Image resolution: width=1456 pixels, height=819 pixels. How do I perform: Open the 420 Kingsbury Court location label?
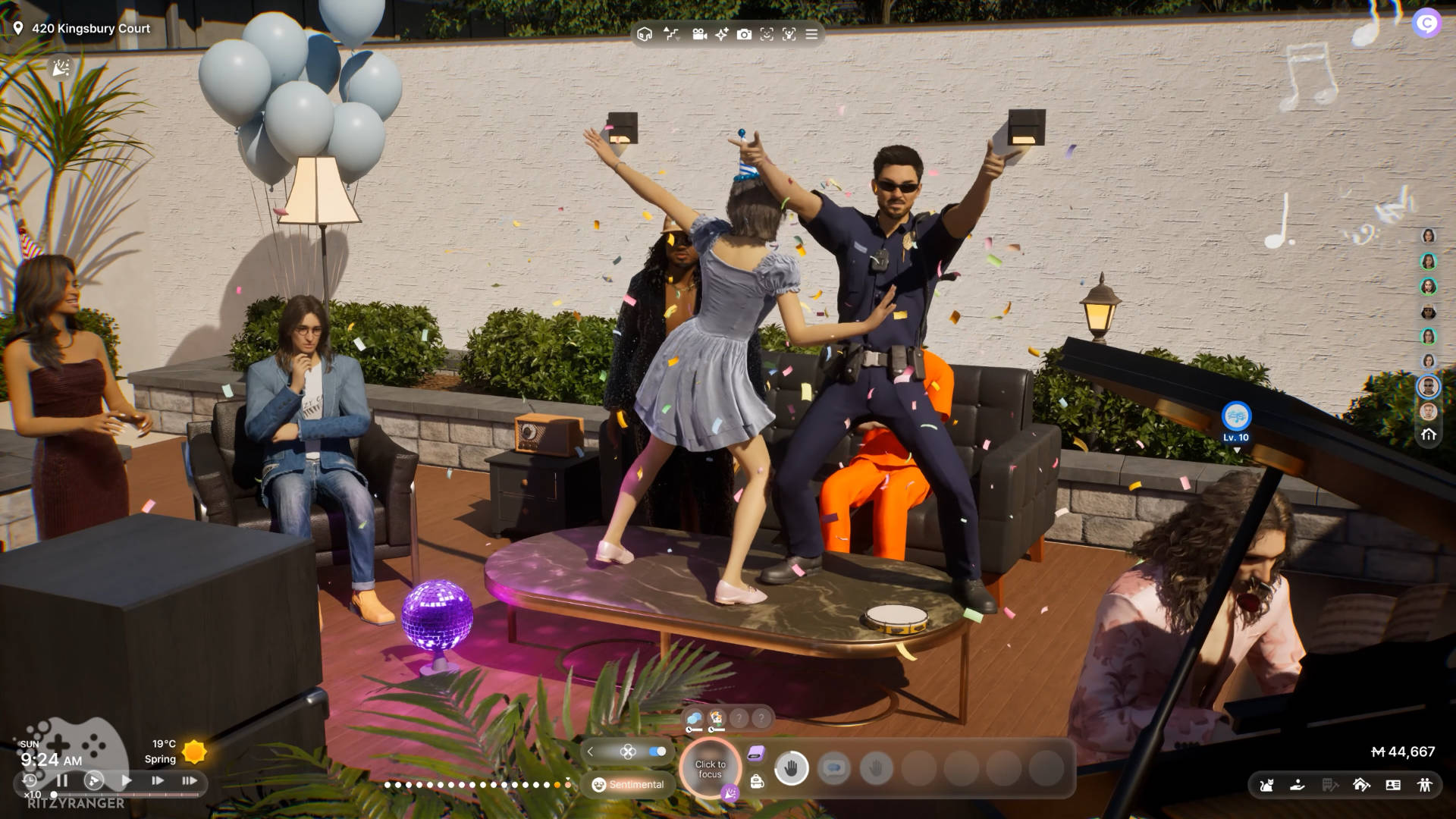point(82,29)
